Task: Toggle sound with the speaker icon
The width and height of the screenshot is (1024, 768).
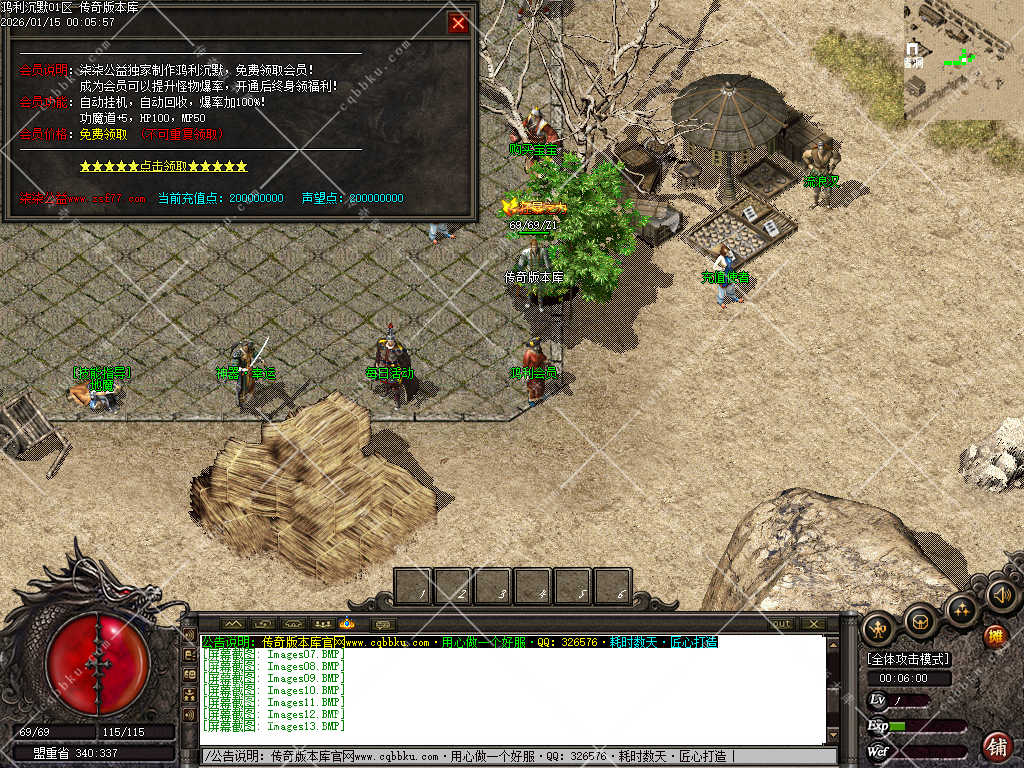Action: [x=1002, y=595]
